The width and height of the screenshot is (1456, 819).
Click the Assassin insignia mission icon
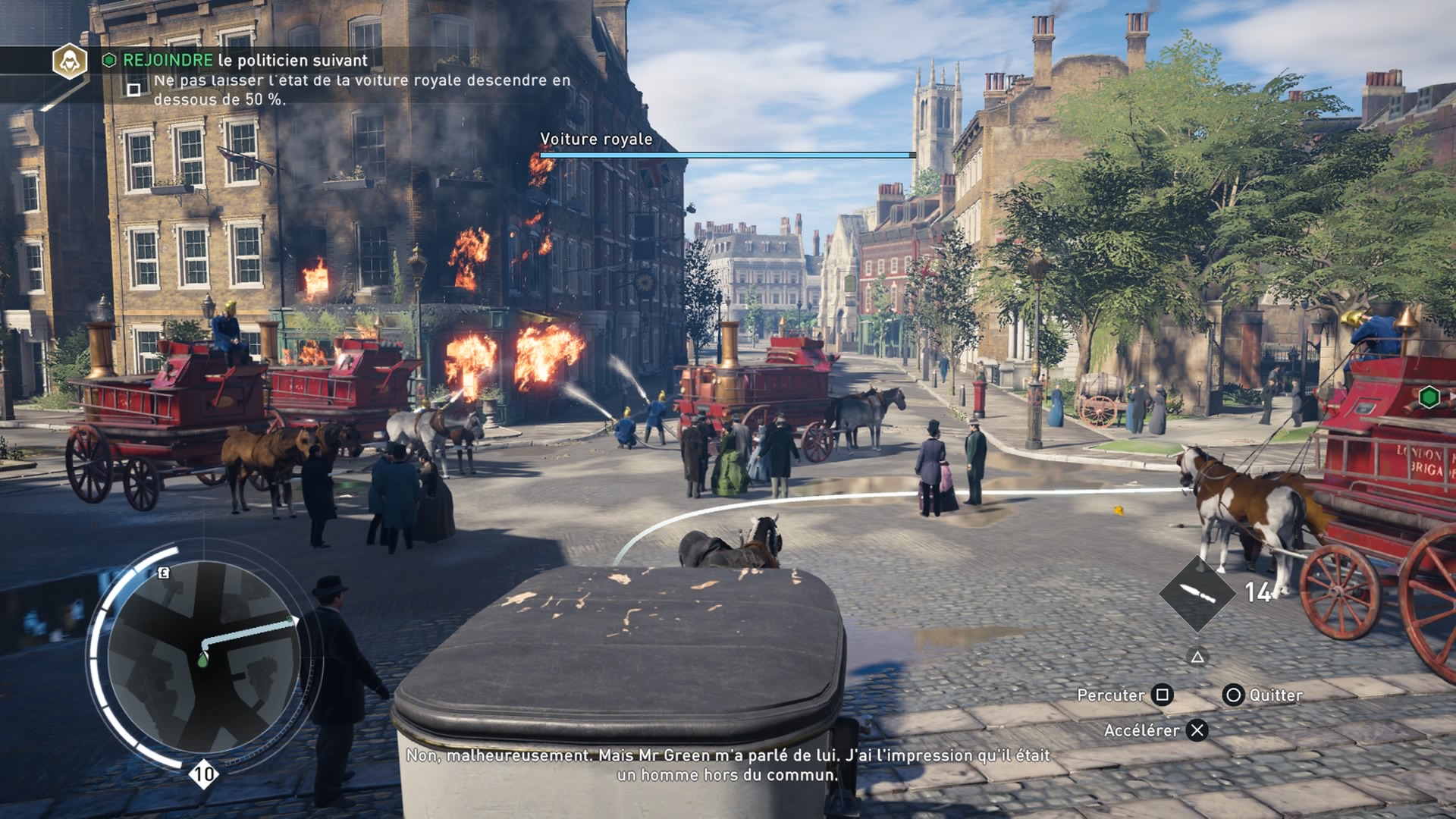[x=70, y=61]
